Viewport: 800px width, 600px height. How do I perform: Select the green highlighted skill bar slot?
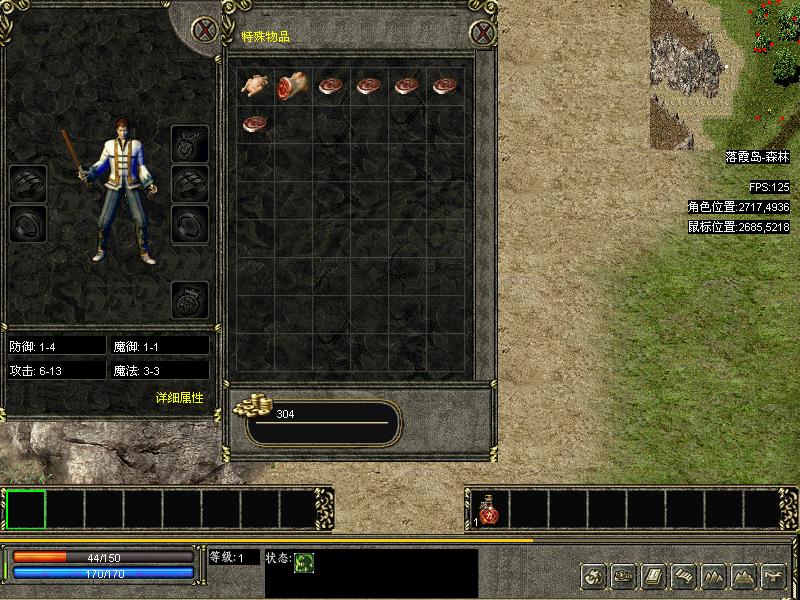[26, 509]
